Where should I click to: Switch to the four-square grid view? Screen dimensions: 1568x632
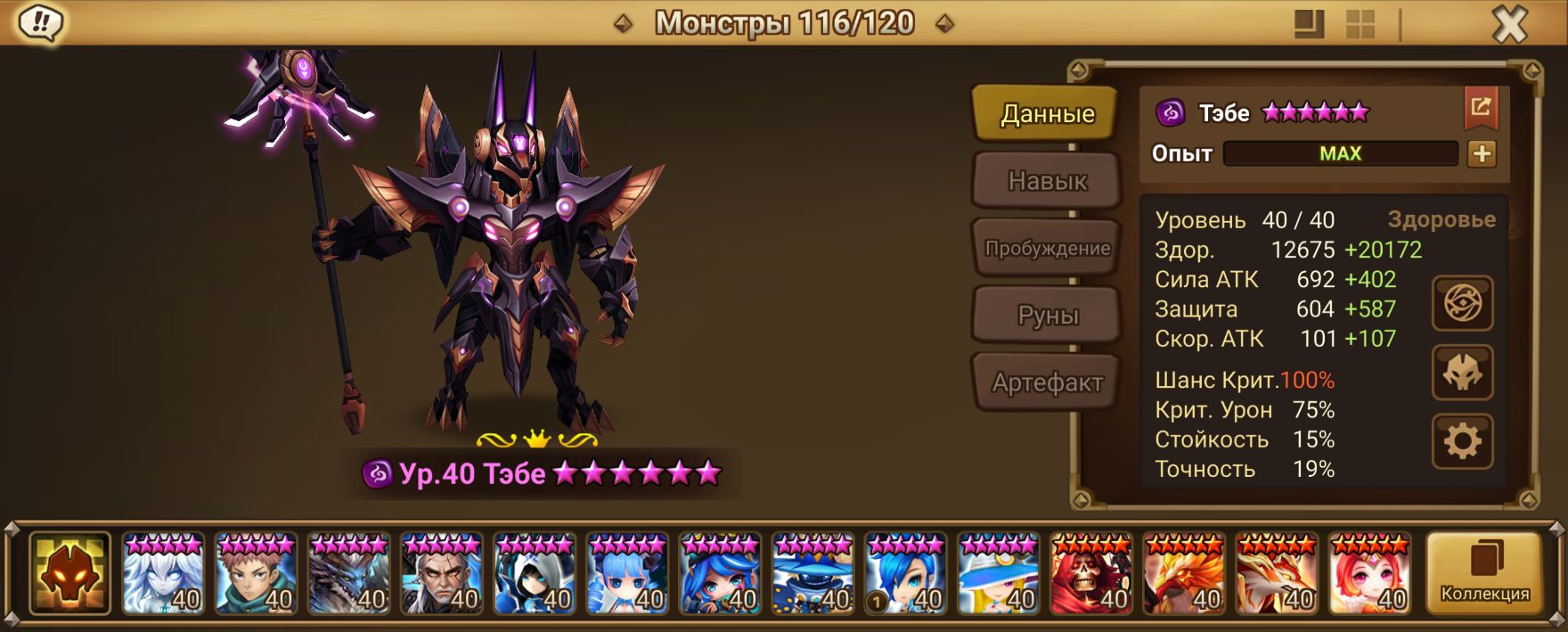click(1360, 24)
